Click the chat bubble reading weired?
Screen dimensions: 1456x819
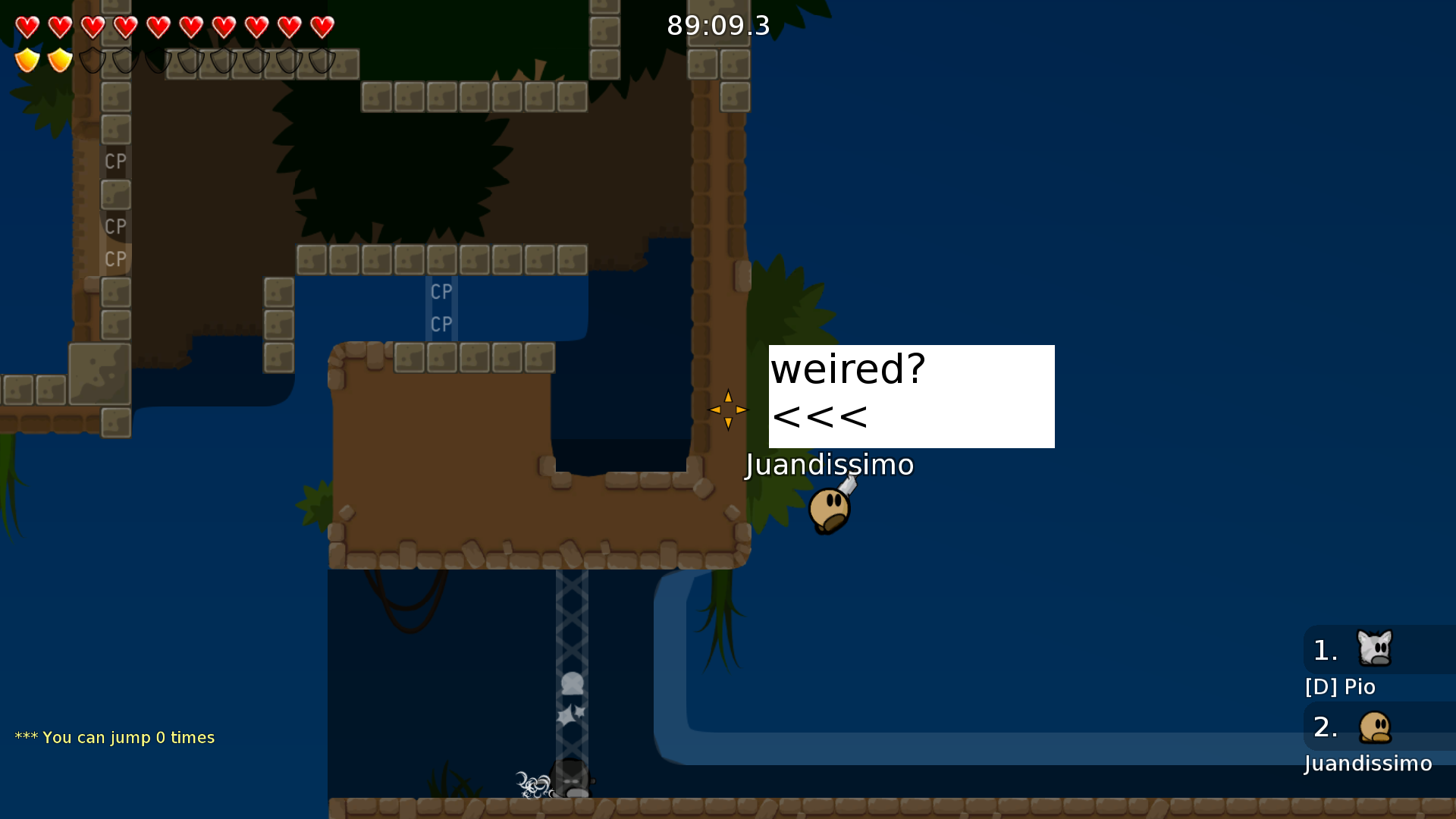pos(847,370)
